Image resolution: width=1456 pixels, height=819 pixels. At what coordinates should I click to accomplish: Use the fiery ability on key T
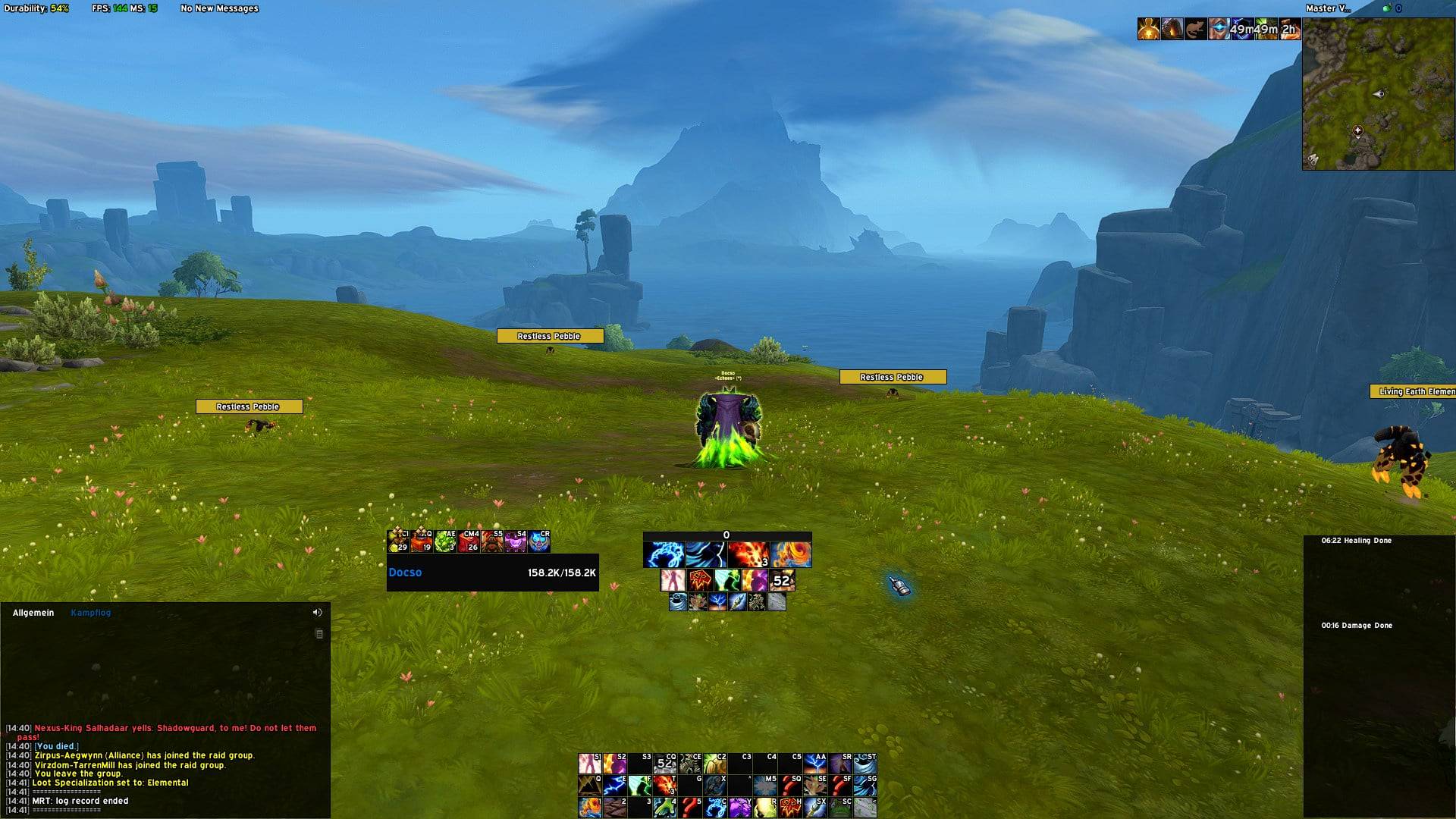point(665,785)
